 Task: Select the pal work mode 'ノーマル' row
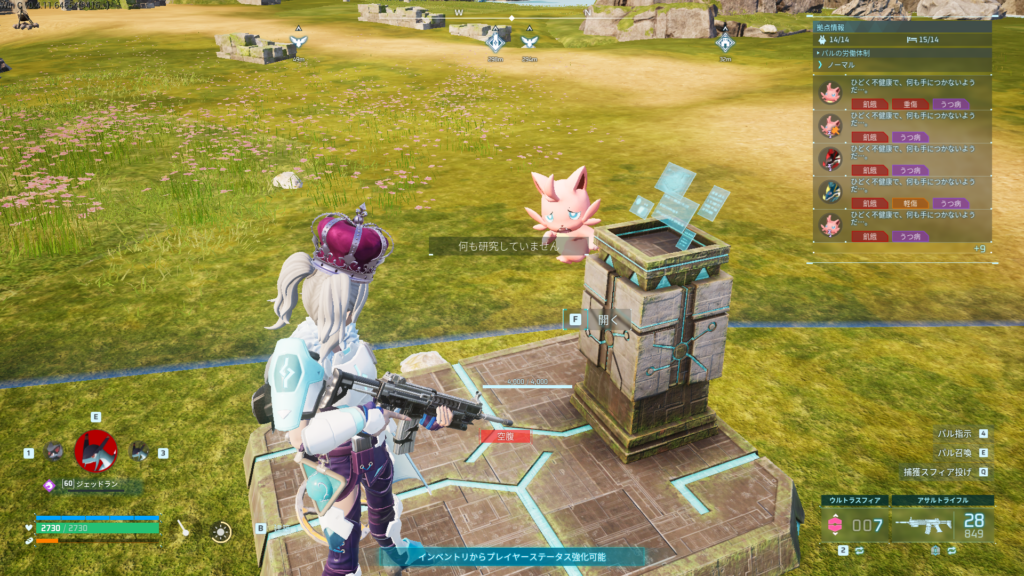(899, 64)
